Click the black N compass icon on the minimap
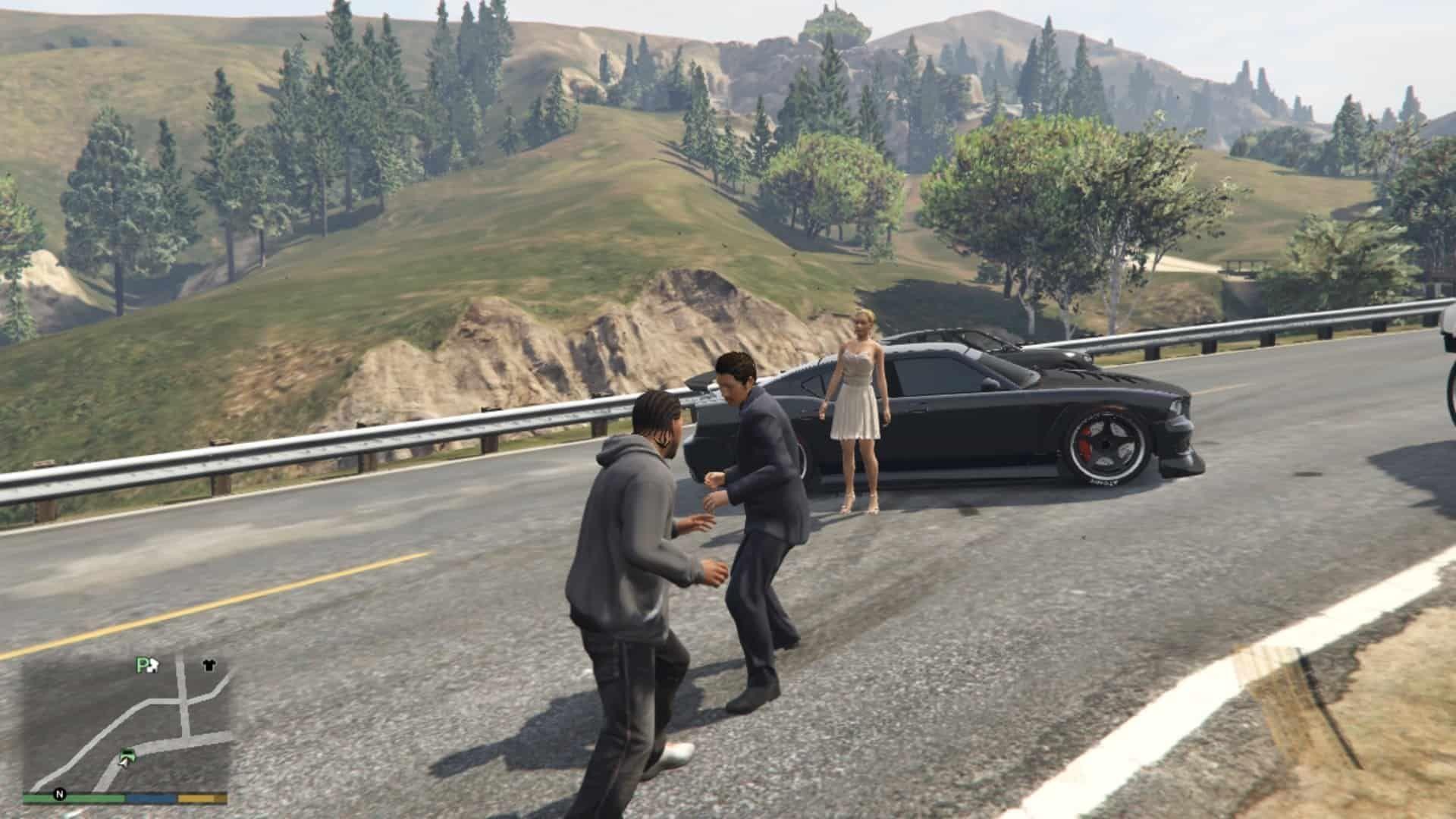This screenshot has height=819, width=1456. point(61,795)
